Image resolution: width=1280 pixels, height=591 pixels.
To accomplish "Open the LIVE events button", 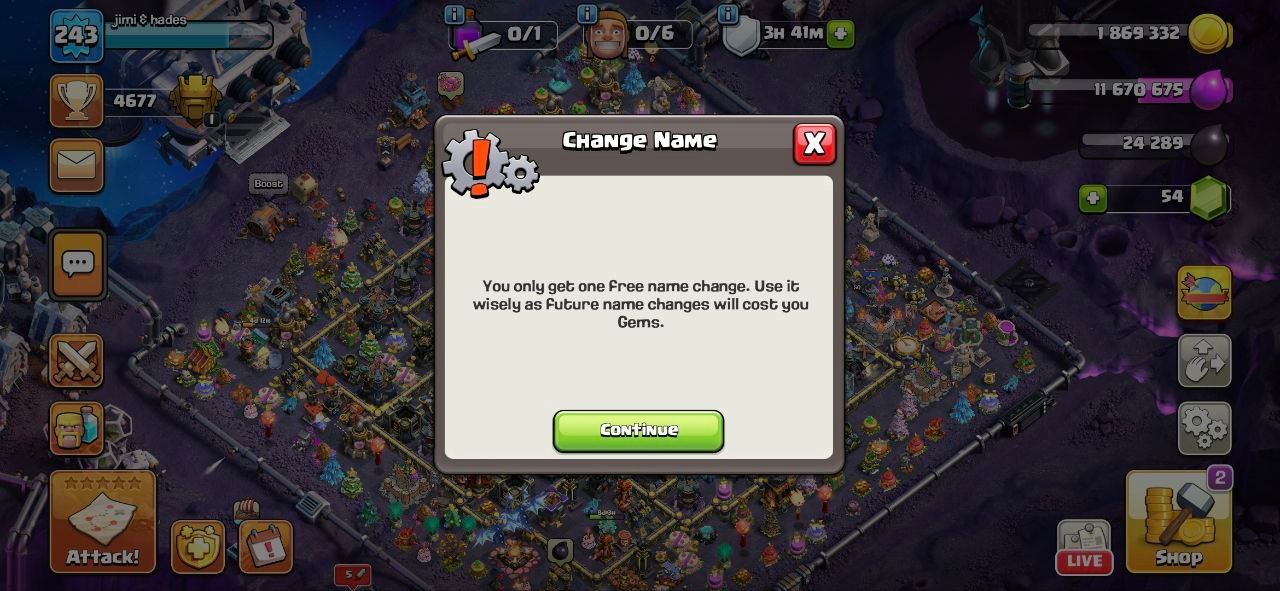I will pos(1084,549).
